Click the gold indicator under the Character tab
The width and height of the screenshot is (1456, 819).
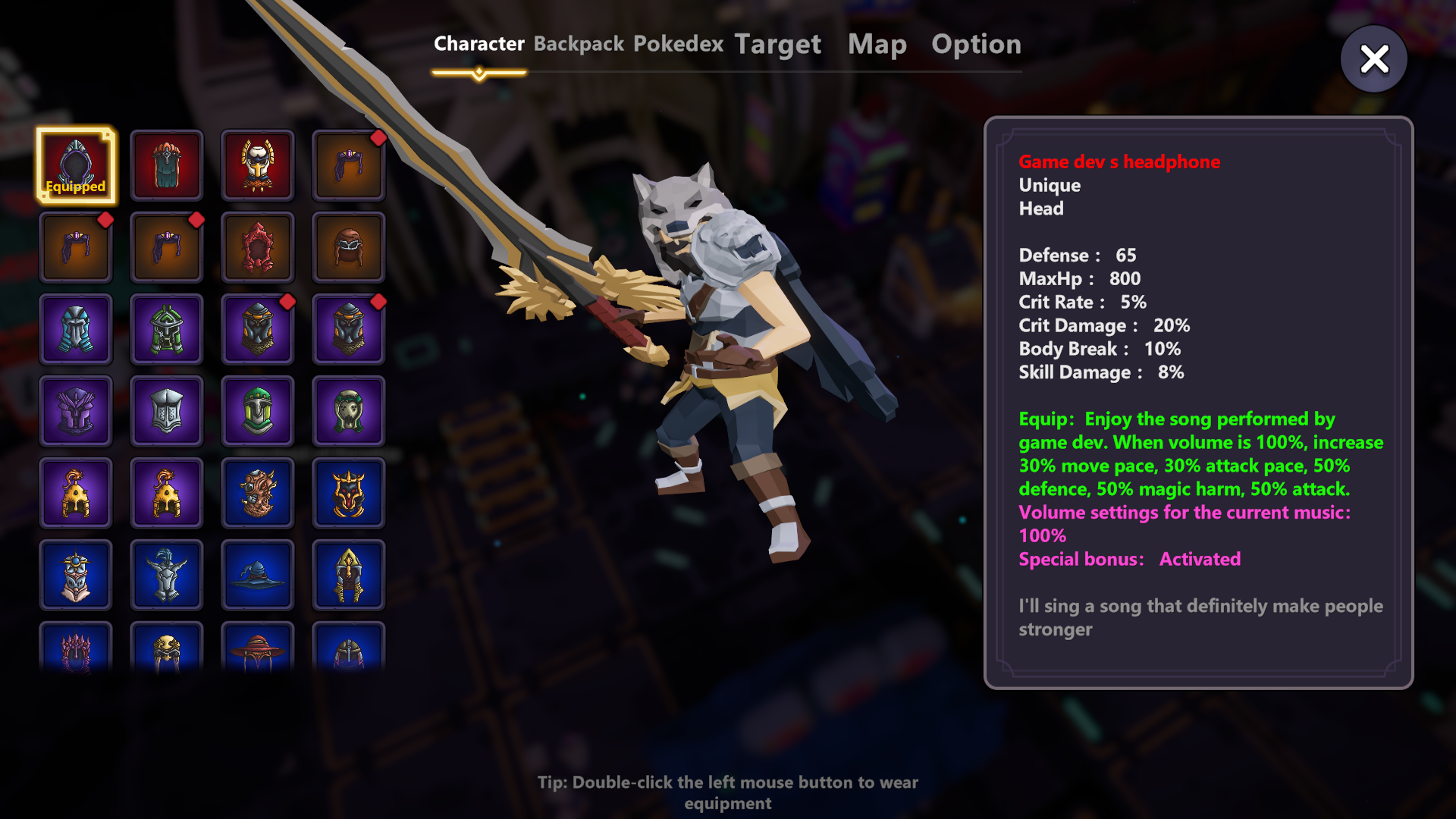479,73
